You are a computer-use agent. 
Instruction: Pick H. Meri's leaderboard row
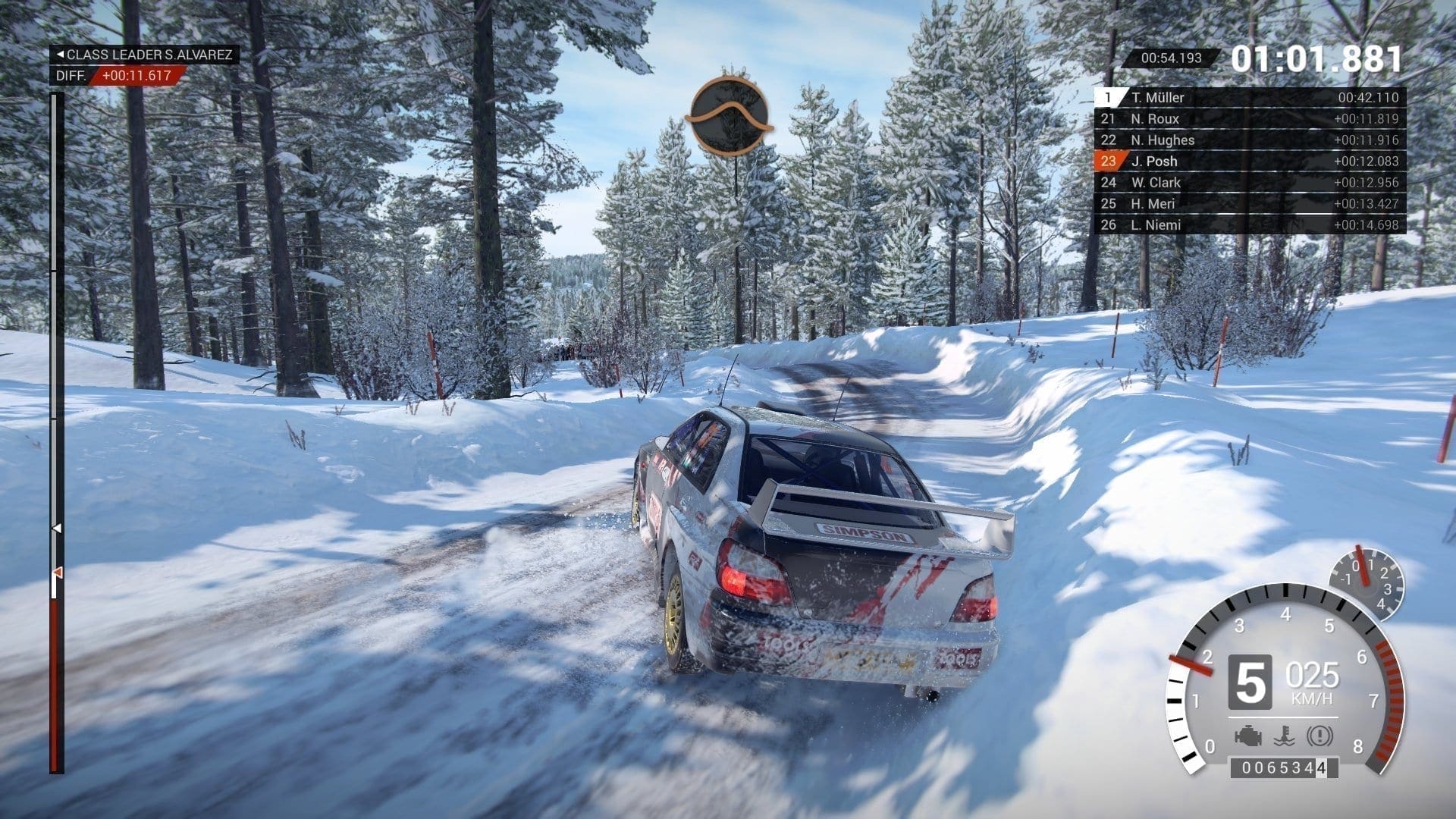coord(1250,203)
